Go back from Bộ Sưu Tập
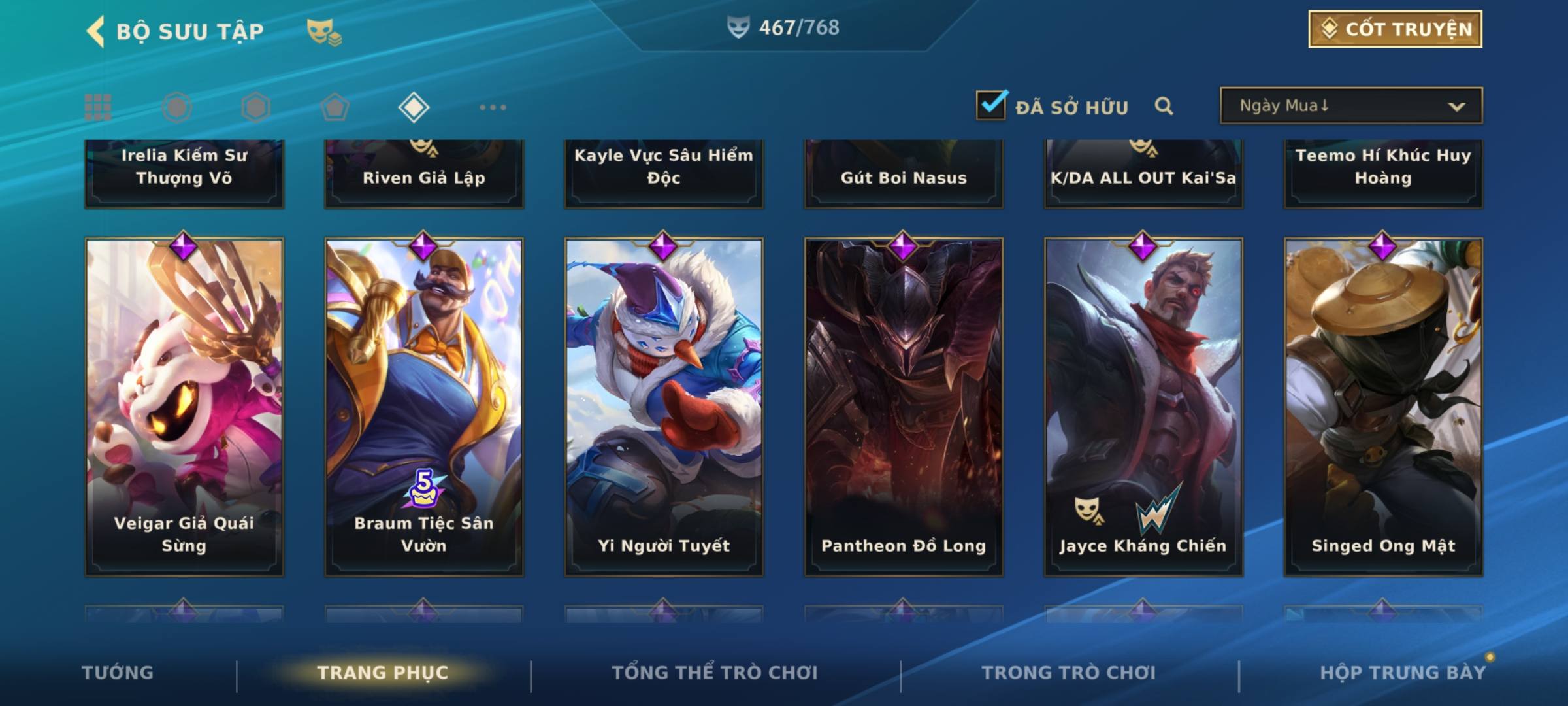Viewport: 1568px width, 706px height. [x=96, y=31]
